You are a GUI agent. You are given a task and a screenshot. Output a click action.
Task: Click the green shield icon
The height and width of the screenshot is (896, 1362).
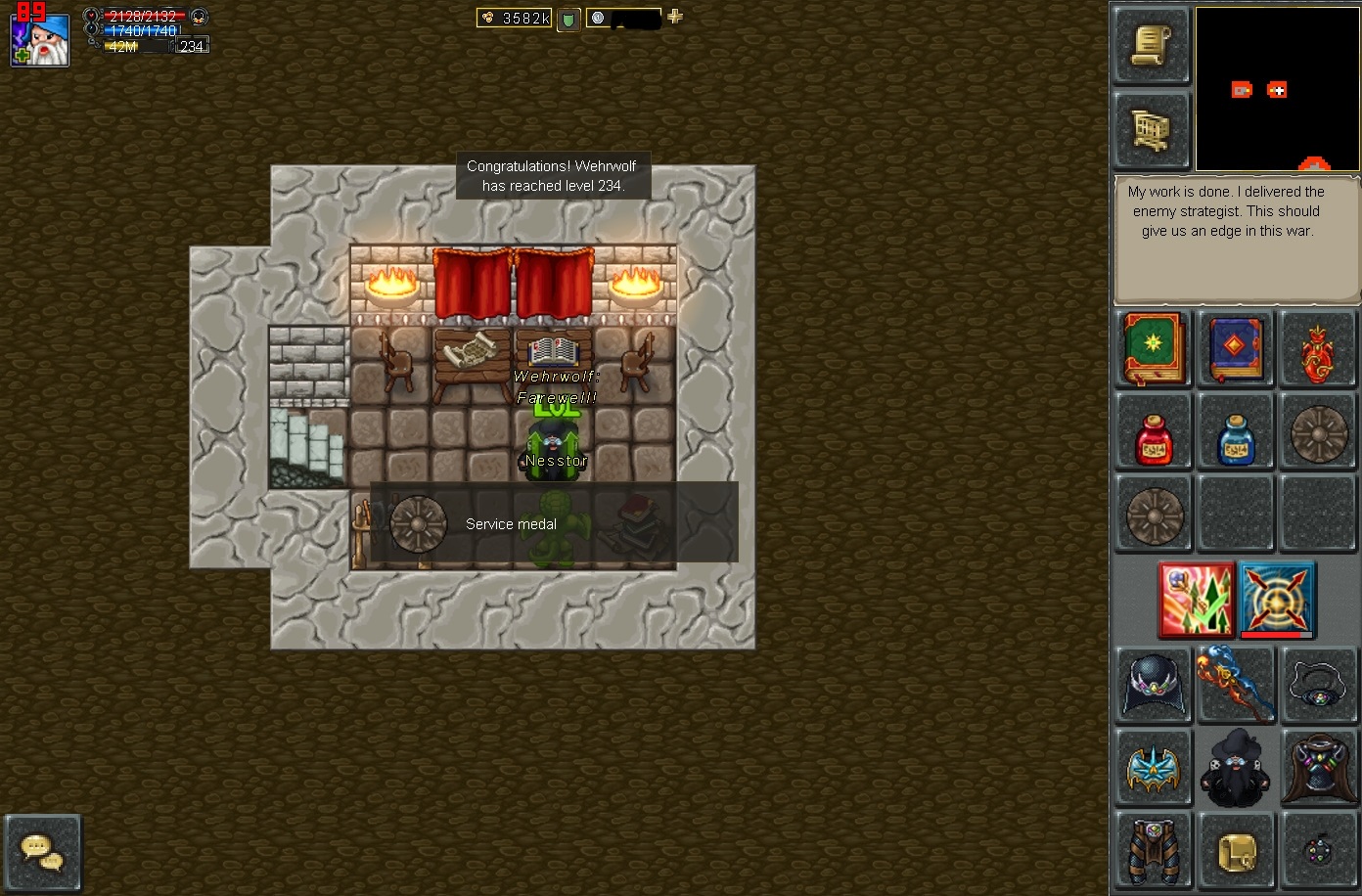[x=567, y=19]
